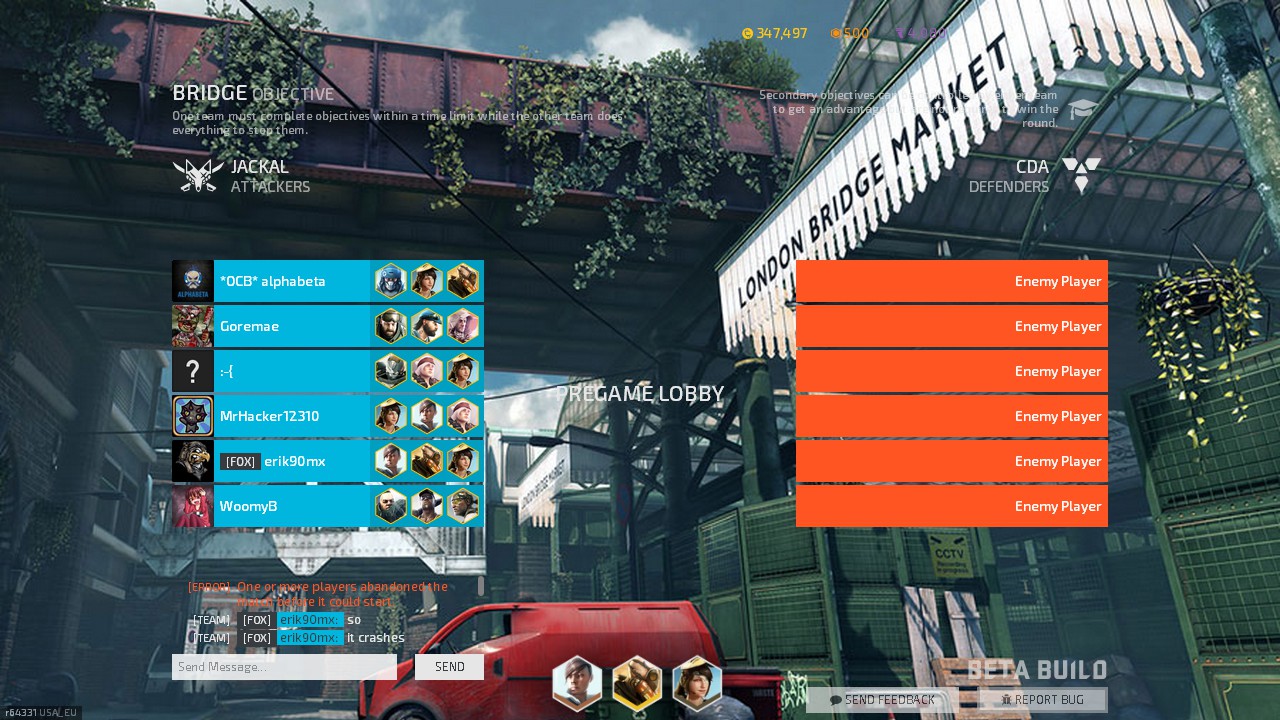Select the WoomyB player row
Viewport: 1280px width, 720px height.
click(x=290, y=506)
